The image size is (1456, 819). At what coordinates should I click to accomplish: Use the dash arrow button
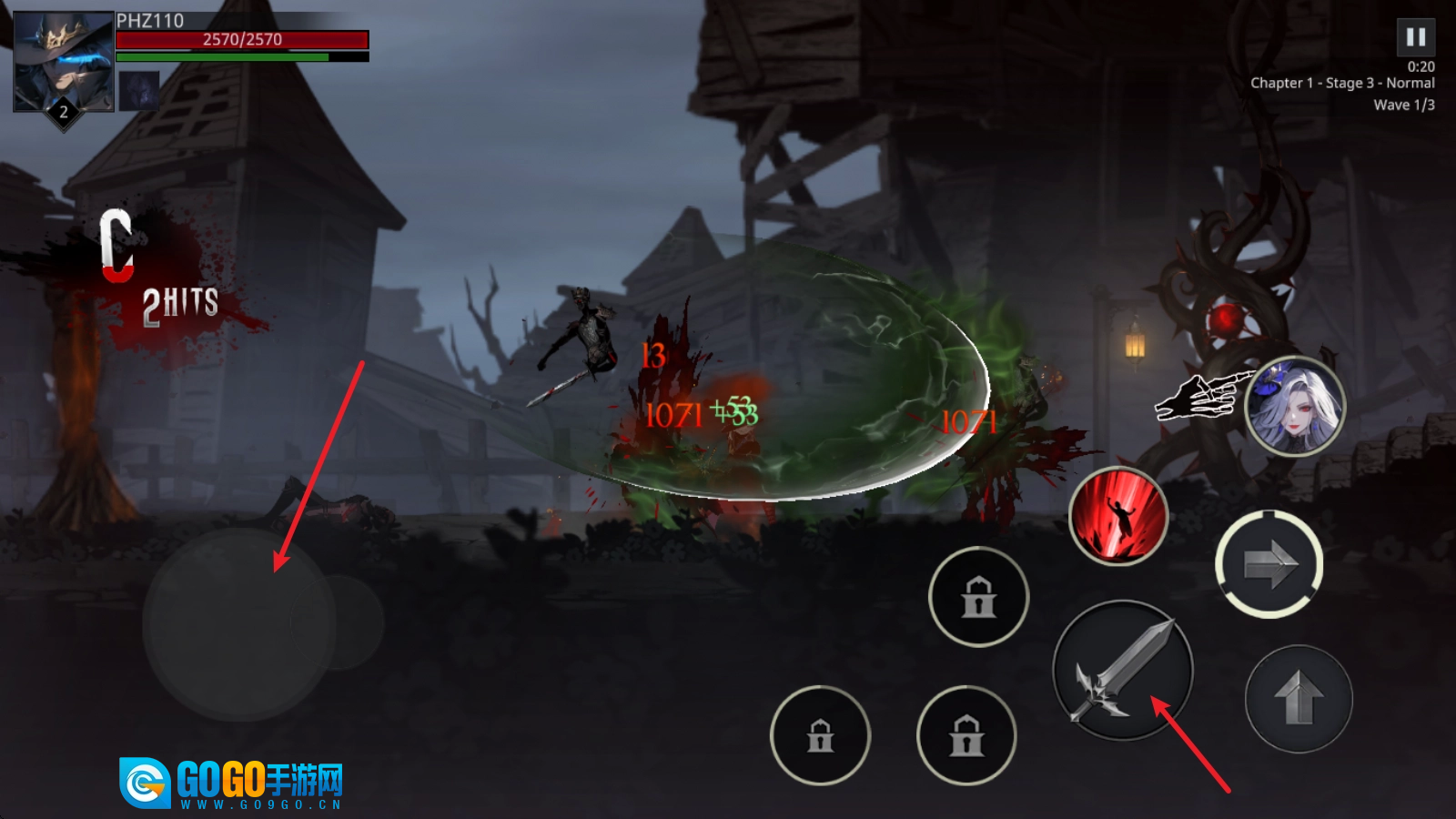(x=1269, y=564)
